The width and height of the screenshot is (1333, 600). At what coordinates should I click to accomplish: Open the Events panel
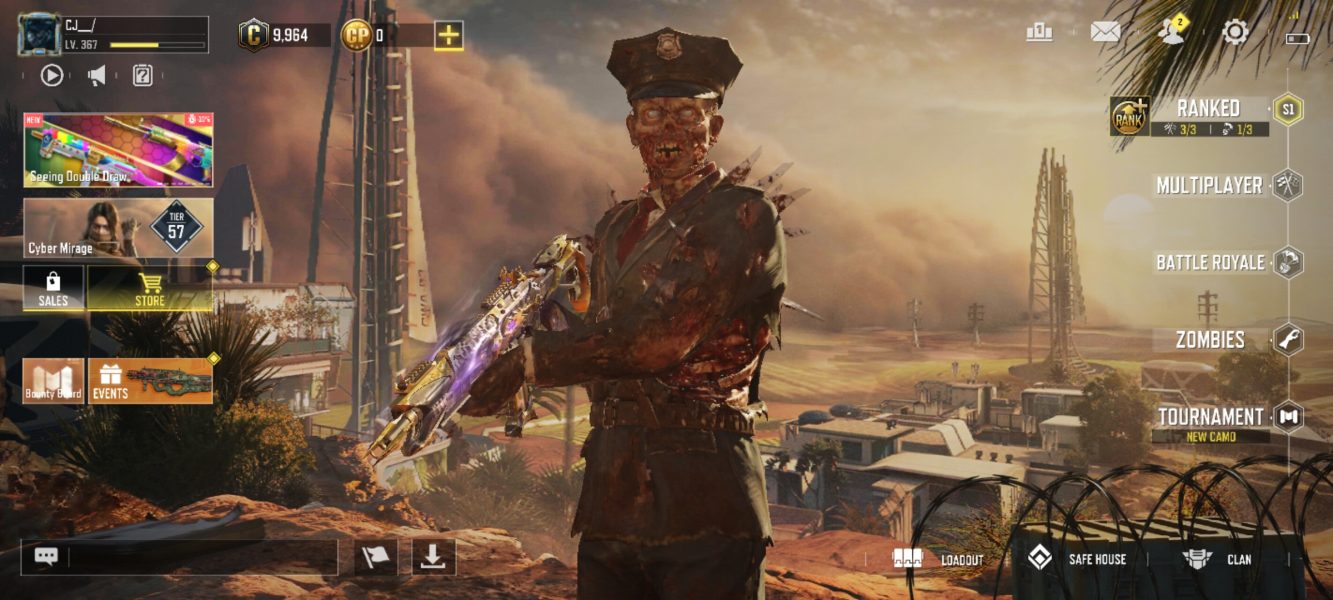click(150, 381)
